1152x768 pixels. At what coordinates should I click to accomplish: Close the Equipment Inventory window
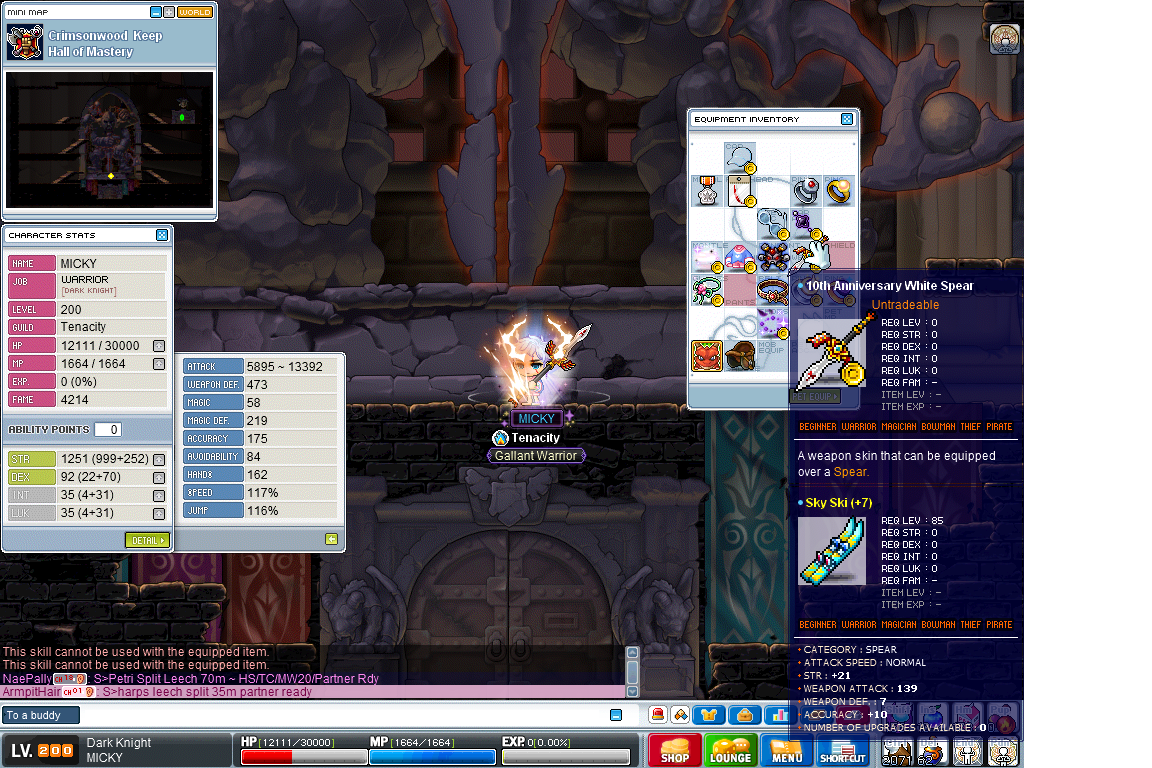[x=847, y=119]
